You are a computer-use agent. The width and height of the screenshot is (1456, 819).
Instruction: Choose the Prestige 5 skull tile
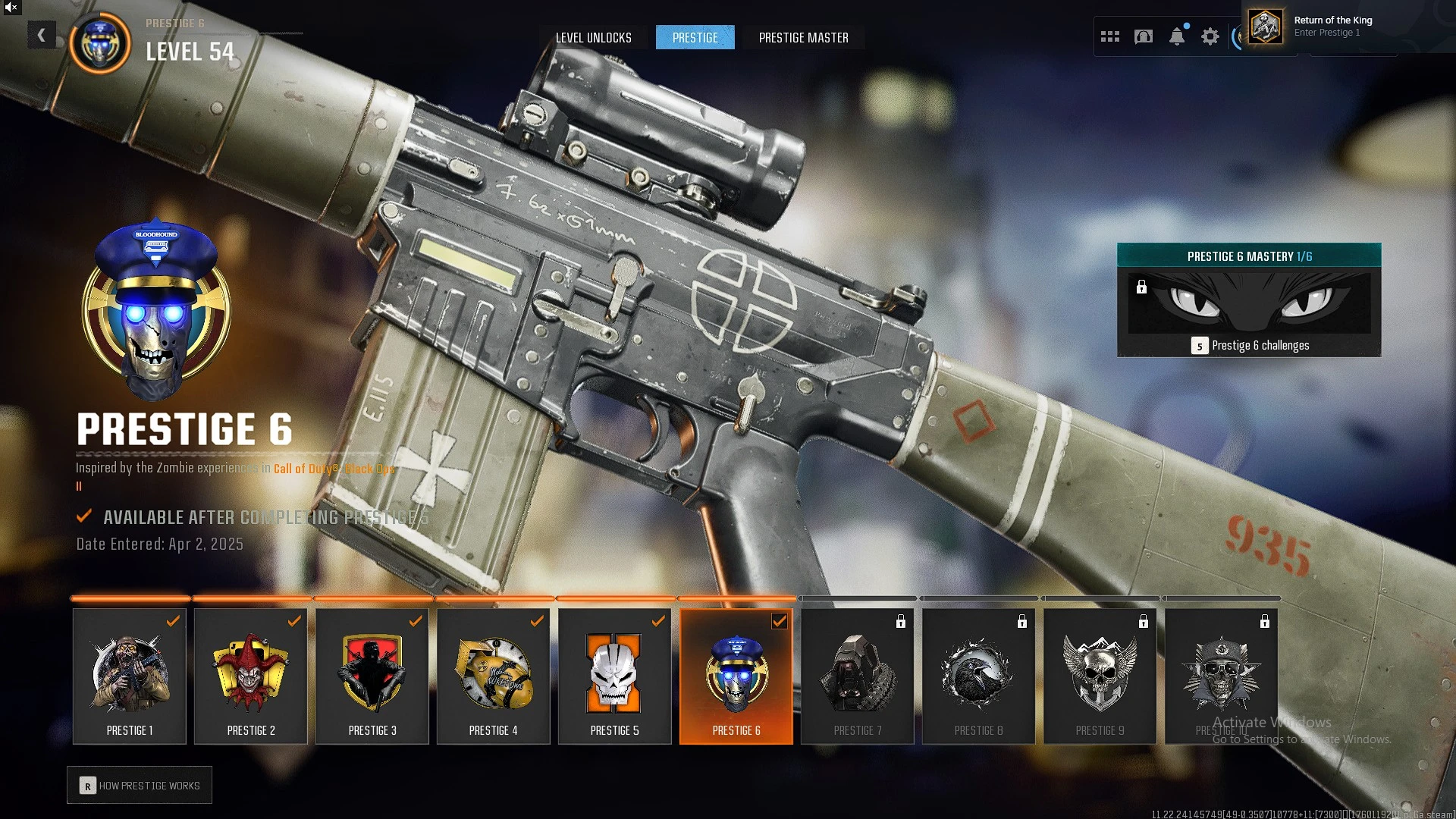pos(615,676)
